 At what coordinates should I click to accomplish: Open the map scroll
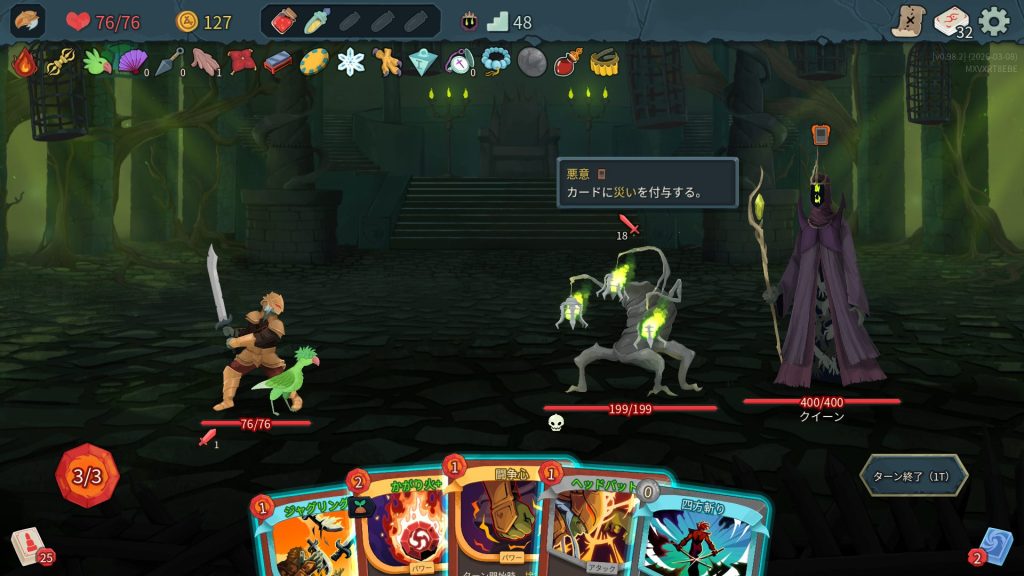[x=908, y=21]
